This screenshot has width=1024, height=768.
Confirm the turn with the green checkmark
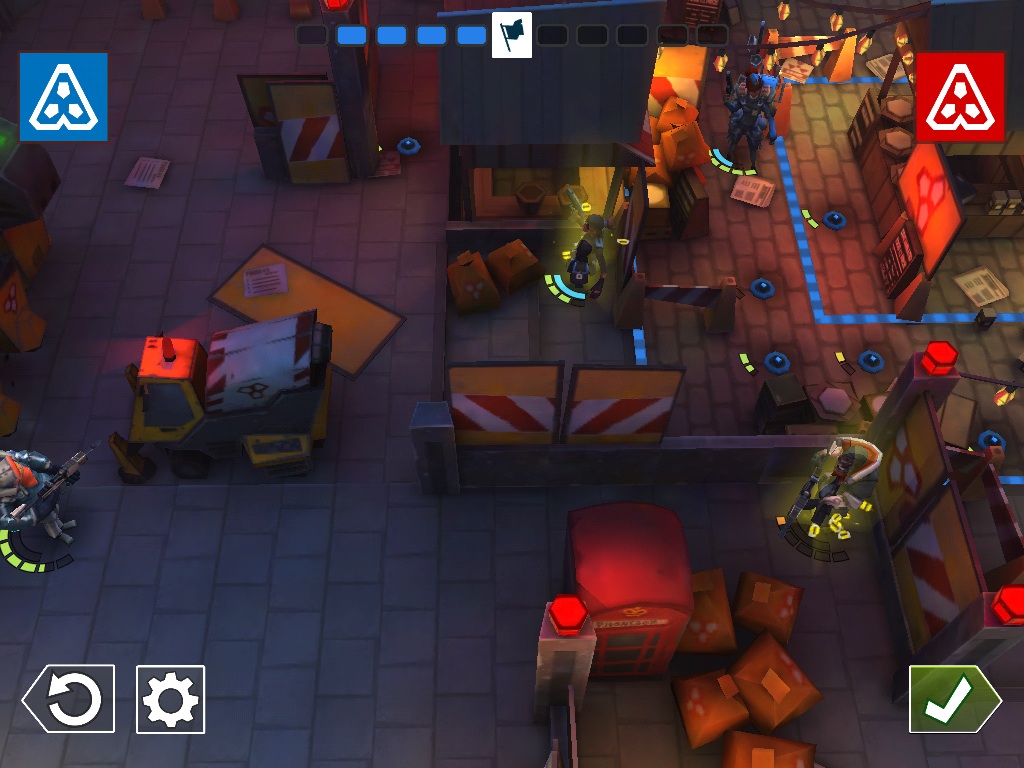952,699
